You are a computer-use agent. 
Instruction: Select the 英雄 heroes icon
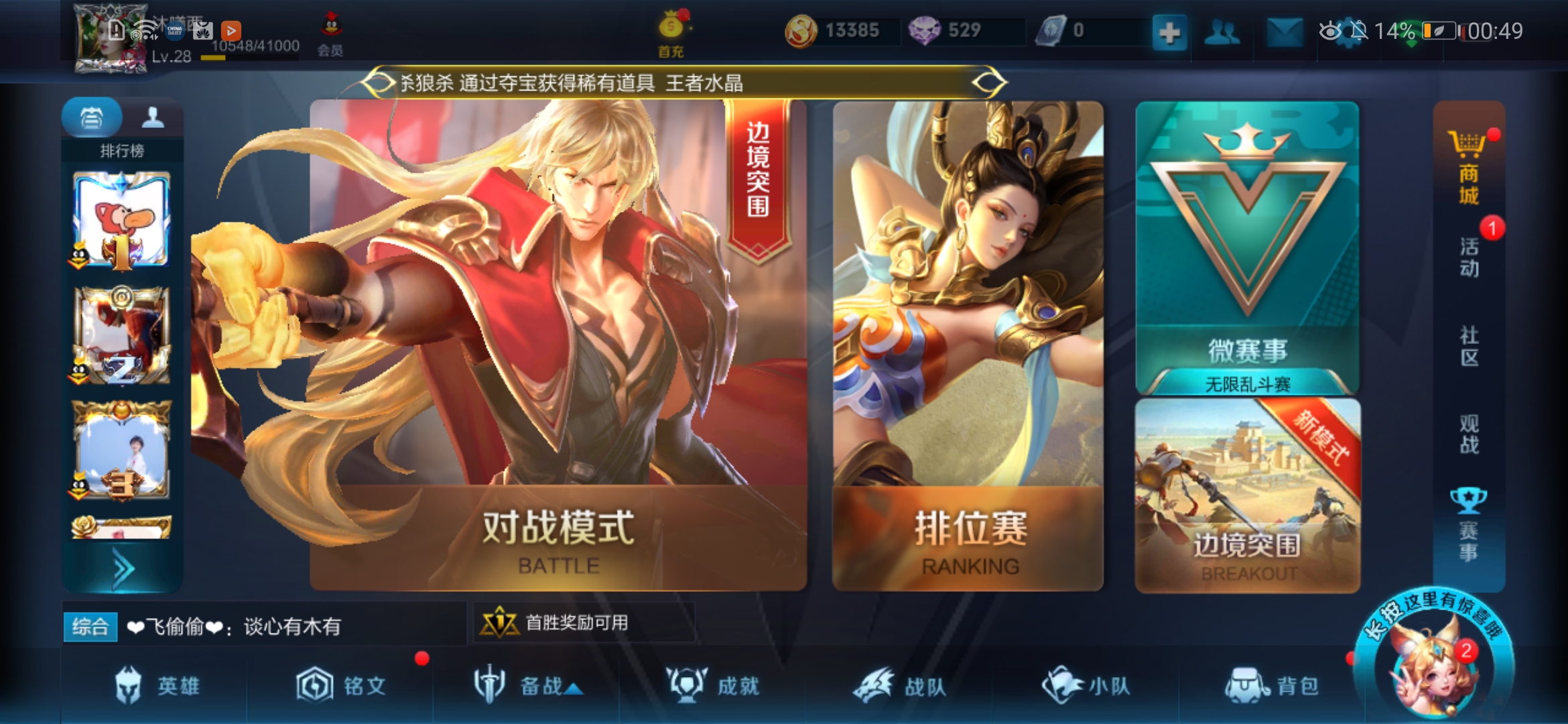(x=129, y=685)
